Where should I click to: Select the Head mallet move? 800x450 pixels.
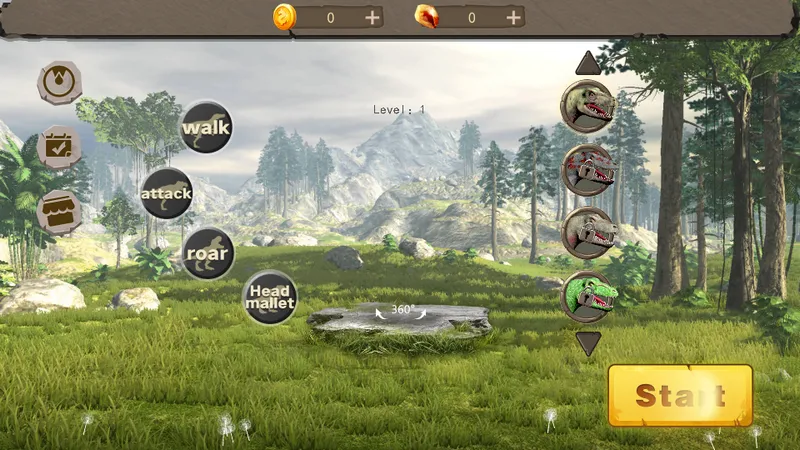pos(270,297)
